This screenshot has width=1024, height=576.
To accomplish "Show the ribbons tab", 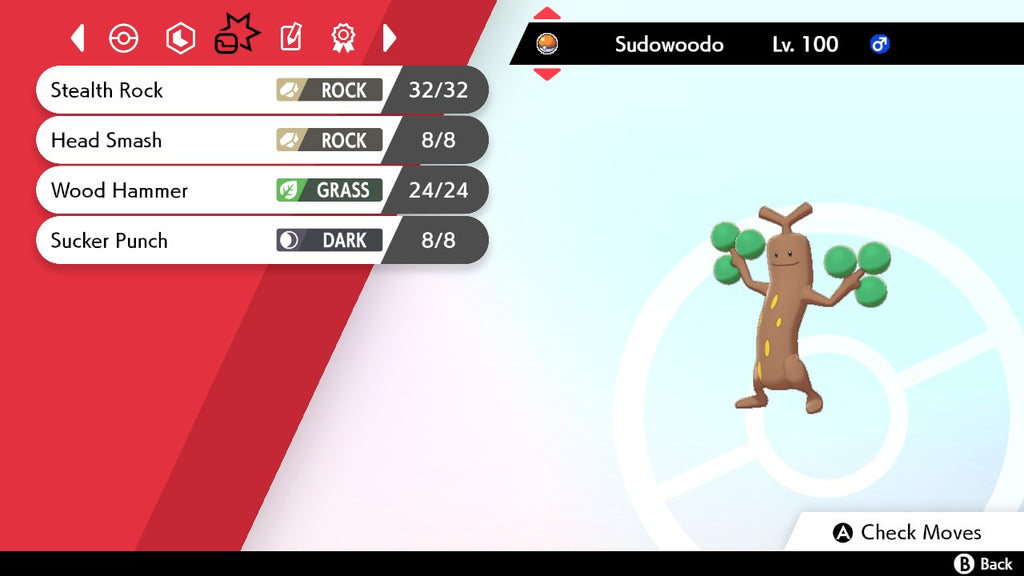I will (x=344, y=38).
